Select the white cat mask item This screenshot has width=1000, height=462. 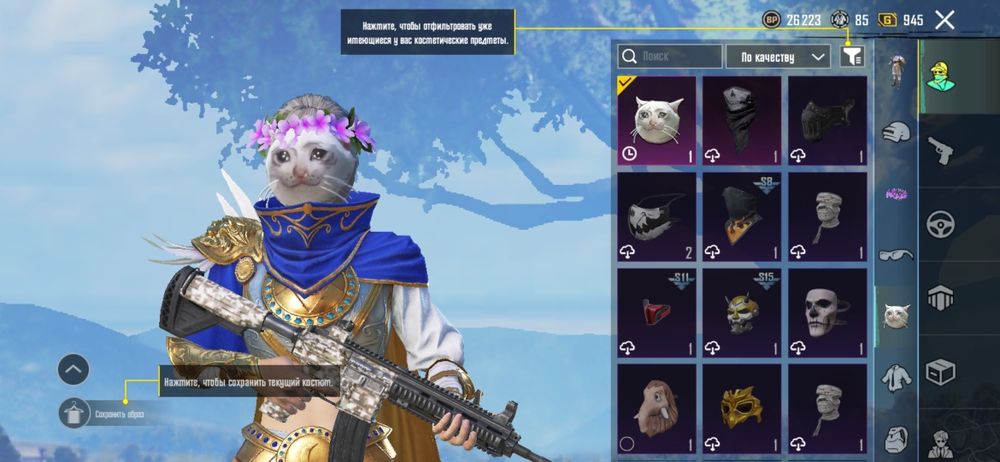tap(654, 119)
